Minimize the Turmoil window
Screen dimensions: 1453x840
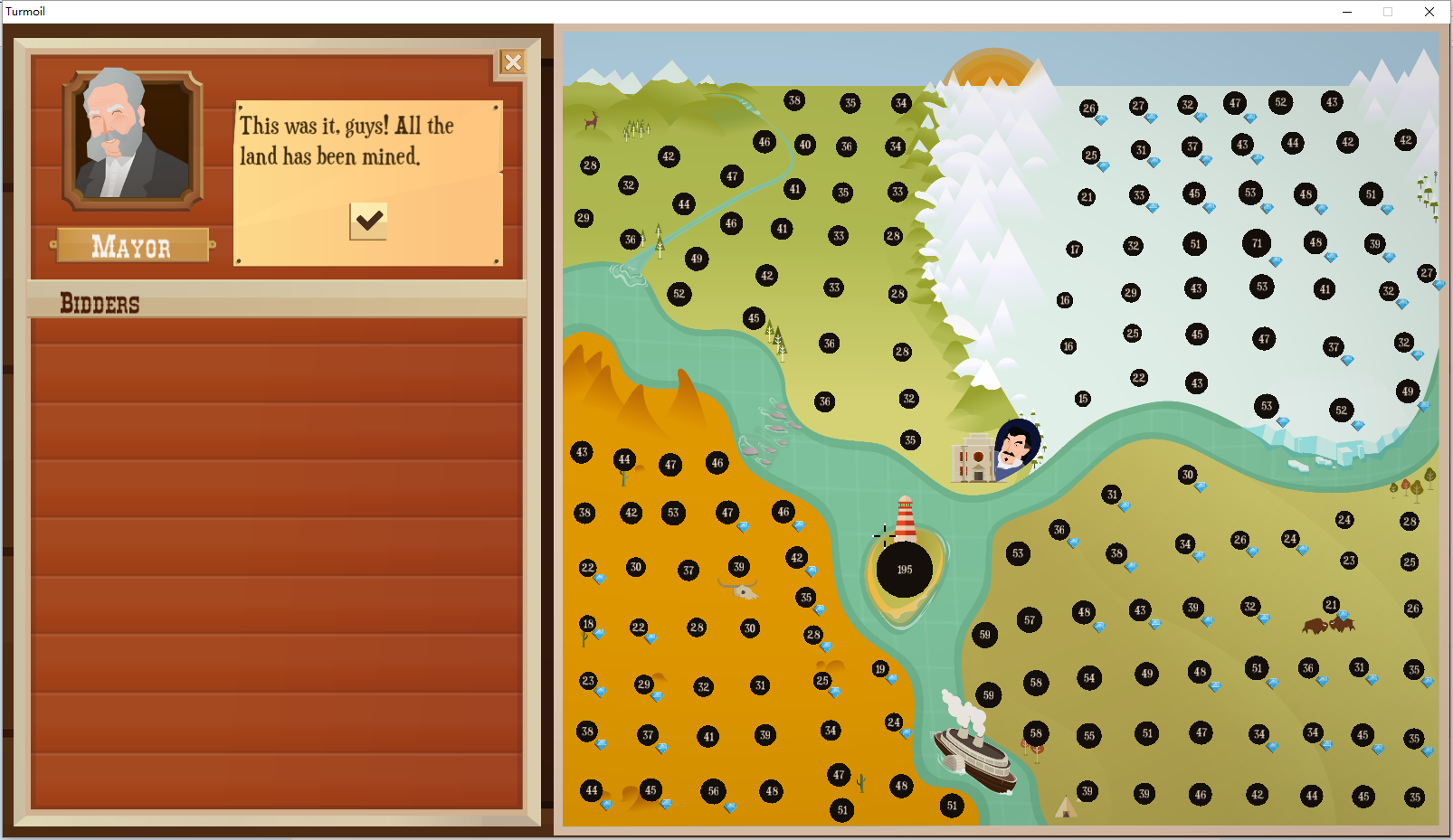[1347, 12]
